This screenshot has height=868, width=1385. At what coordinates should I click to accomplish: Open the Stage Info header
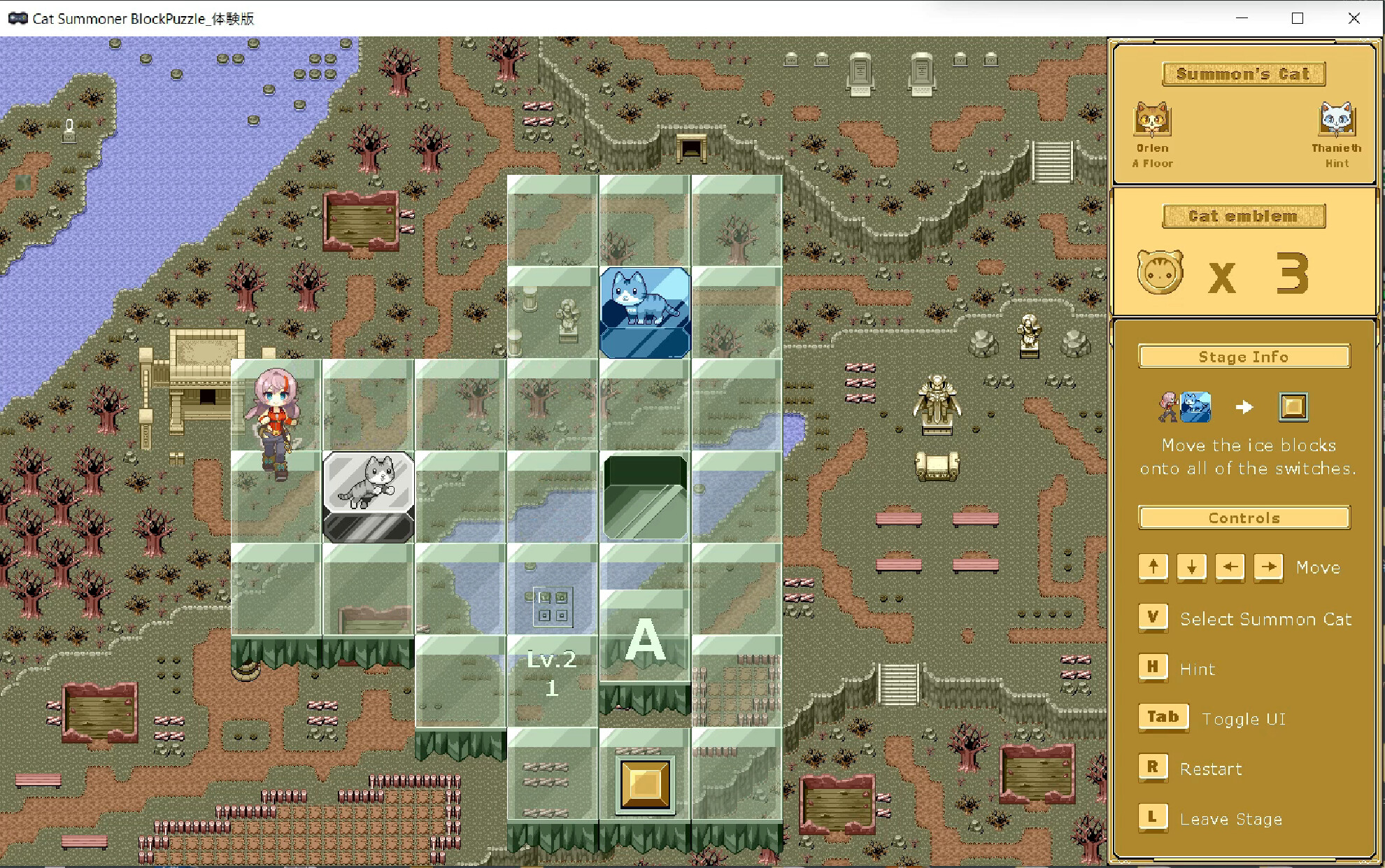point(1244,356)
